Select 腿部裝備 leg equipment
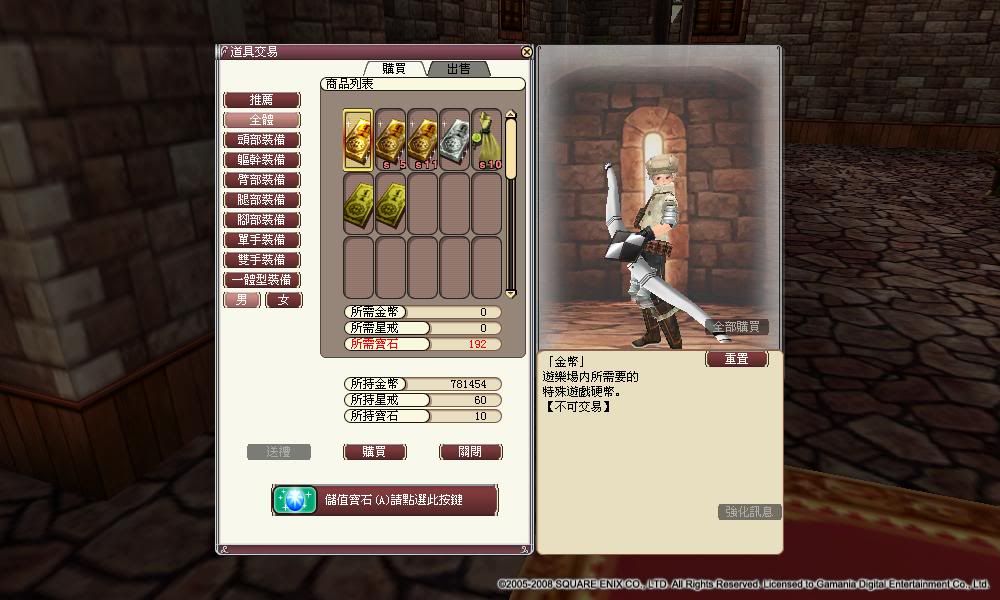This screenshot has width=1000, height=600. [261, 200]
